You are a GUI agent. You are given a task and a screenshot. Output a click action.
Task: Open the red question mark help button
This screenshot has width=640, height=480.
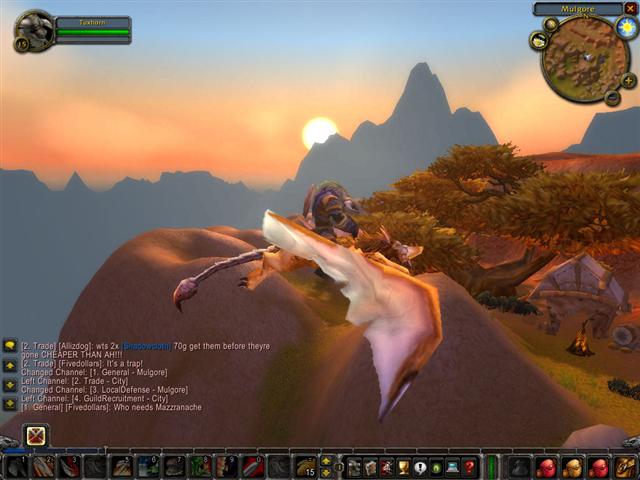tap(469, 467)
